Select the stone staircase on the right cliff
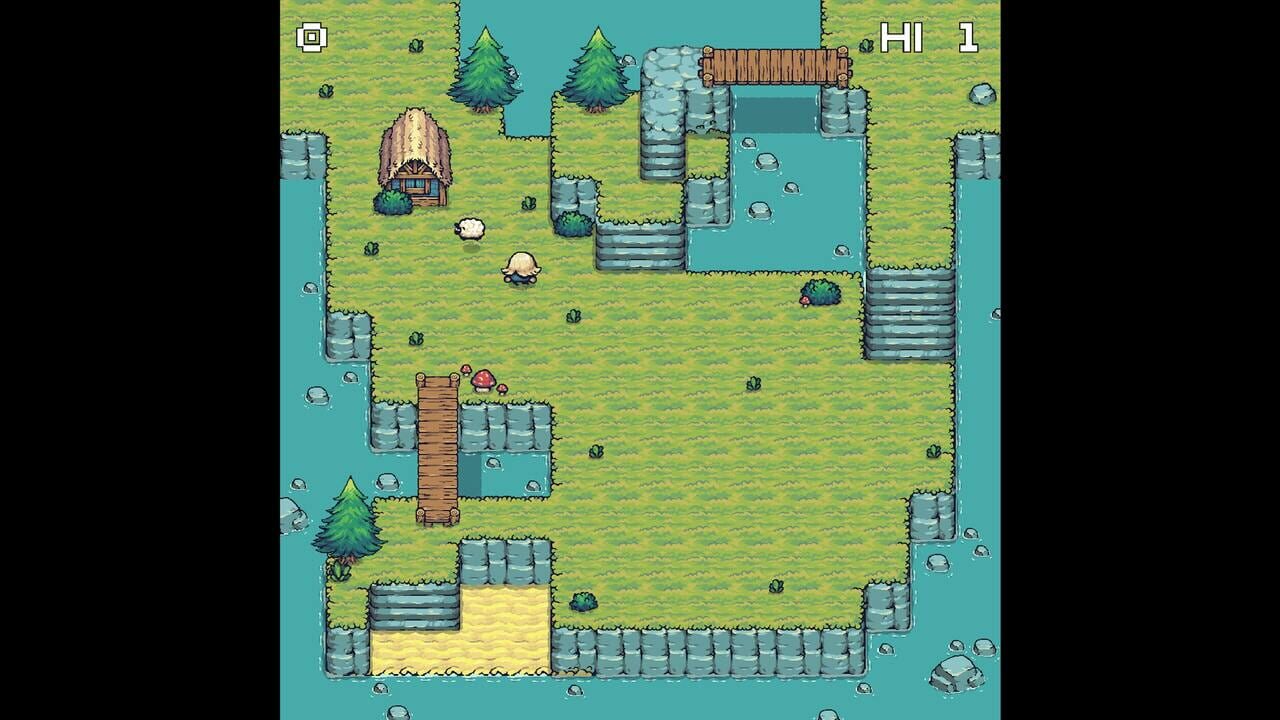This screenshot has width=1280, height=720. click(x=910, y=310)
